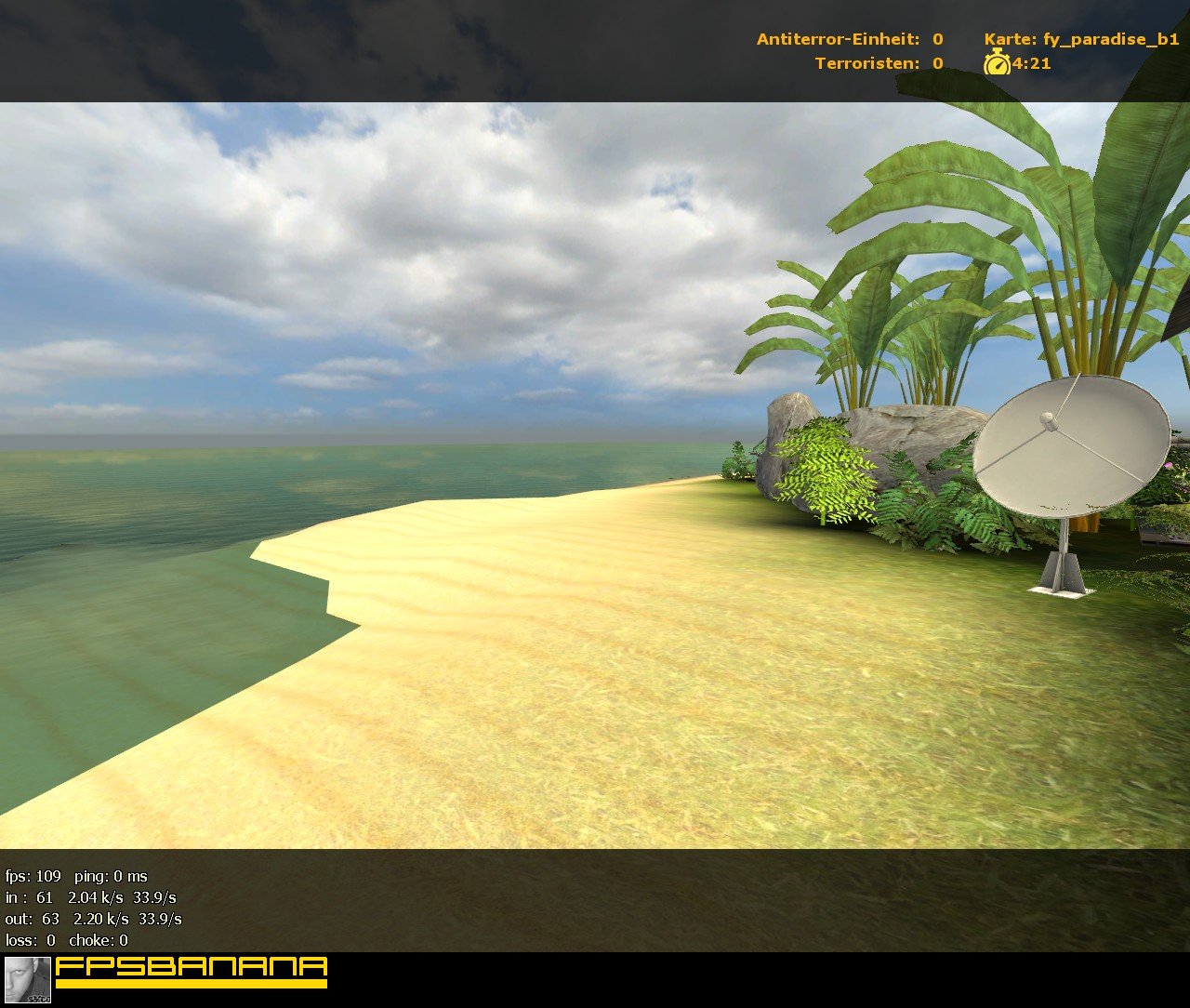Click the pink flower near the dish

point(1168,465)
